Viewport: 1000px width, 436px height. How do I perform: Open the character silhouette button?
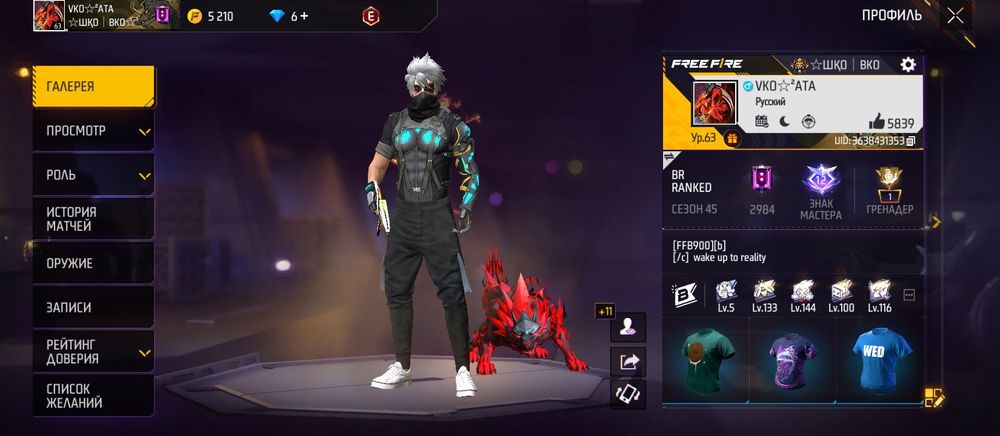630,327
